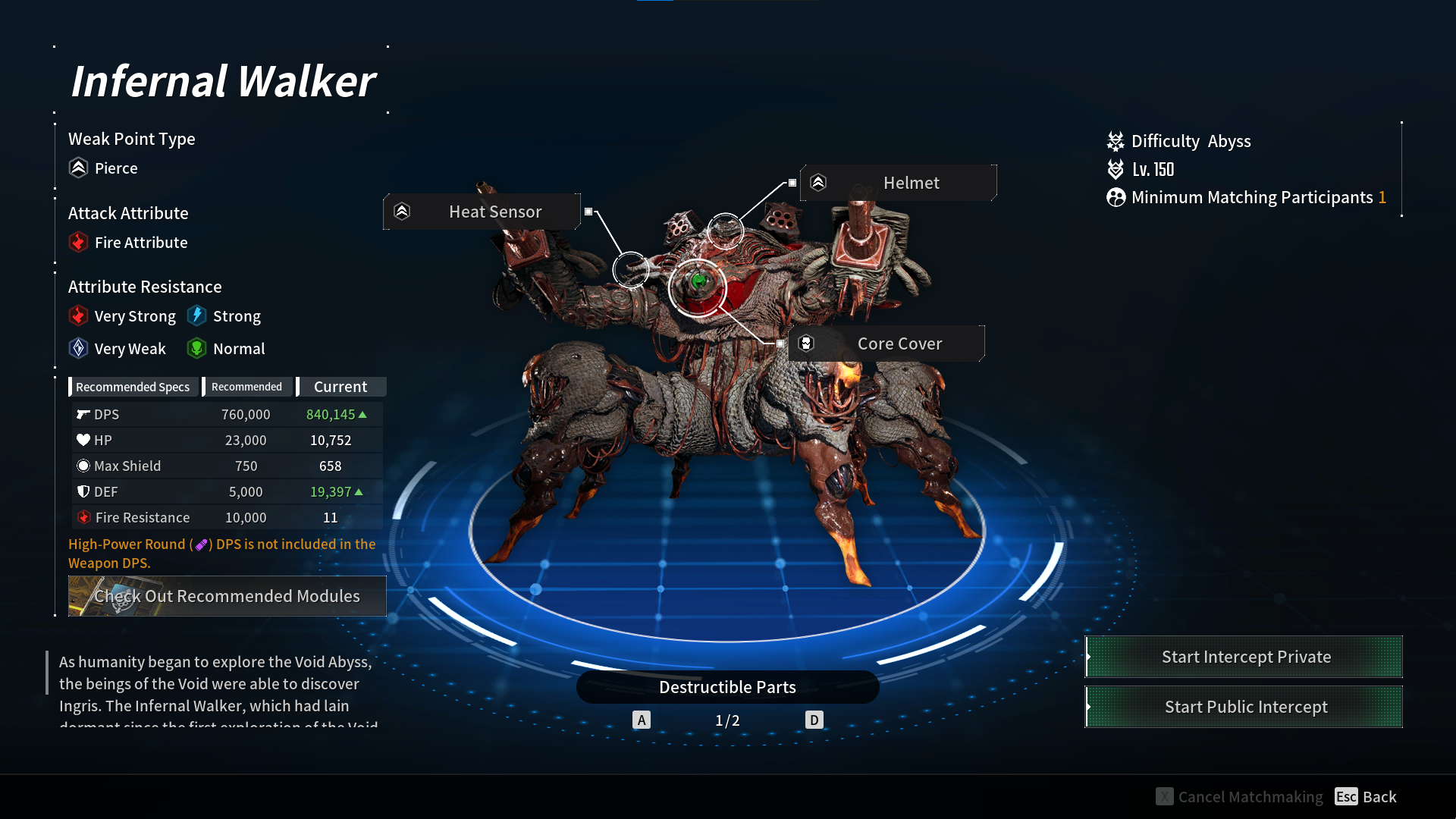
Task: Select the Helmet part label
Action: (x=899, y=183)
